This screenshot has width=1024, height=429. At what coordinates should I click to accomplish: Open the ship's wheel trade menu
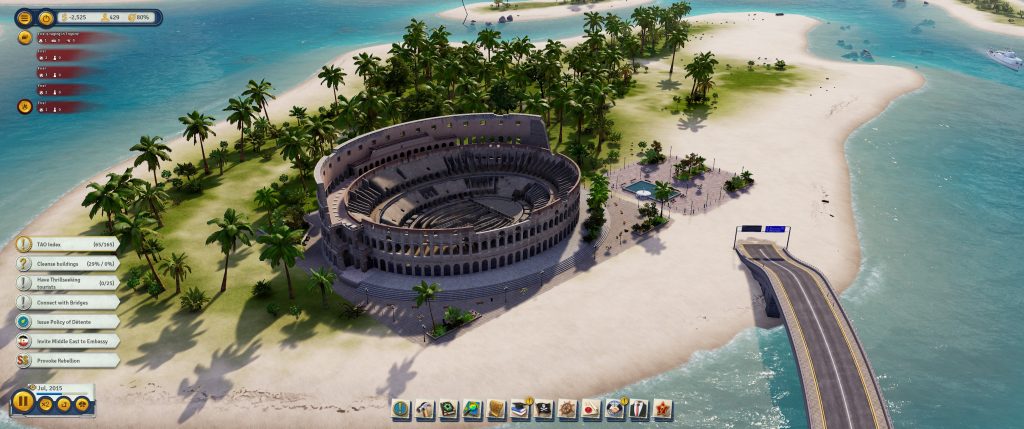click(x=566, y=409)
